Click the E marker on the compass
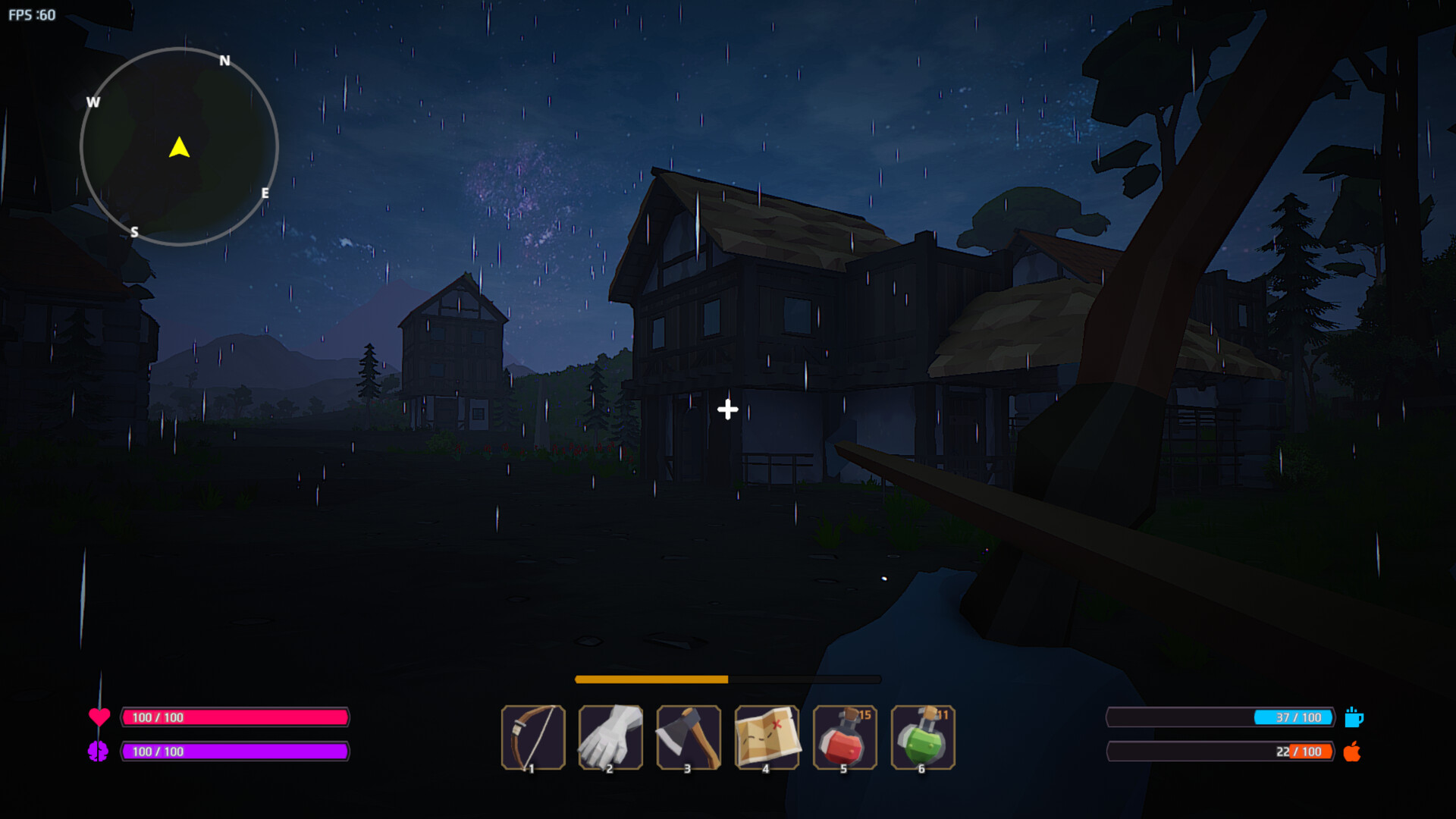This screenshot has width=1456, height=819. tap(265, 194)
